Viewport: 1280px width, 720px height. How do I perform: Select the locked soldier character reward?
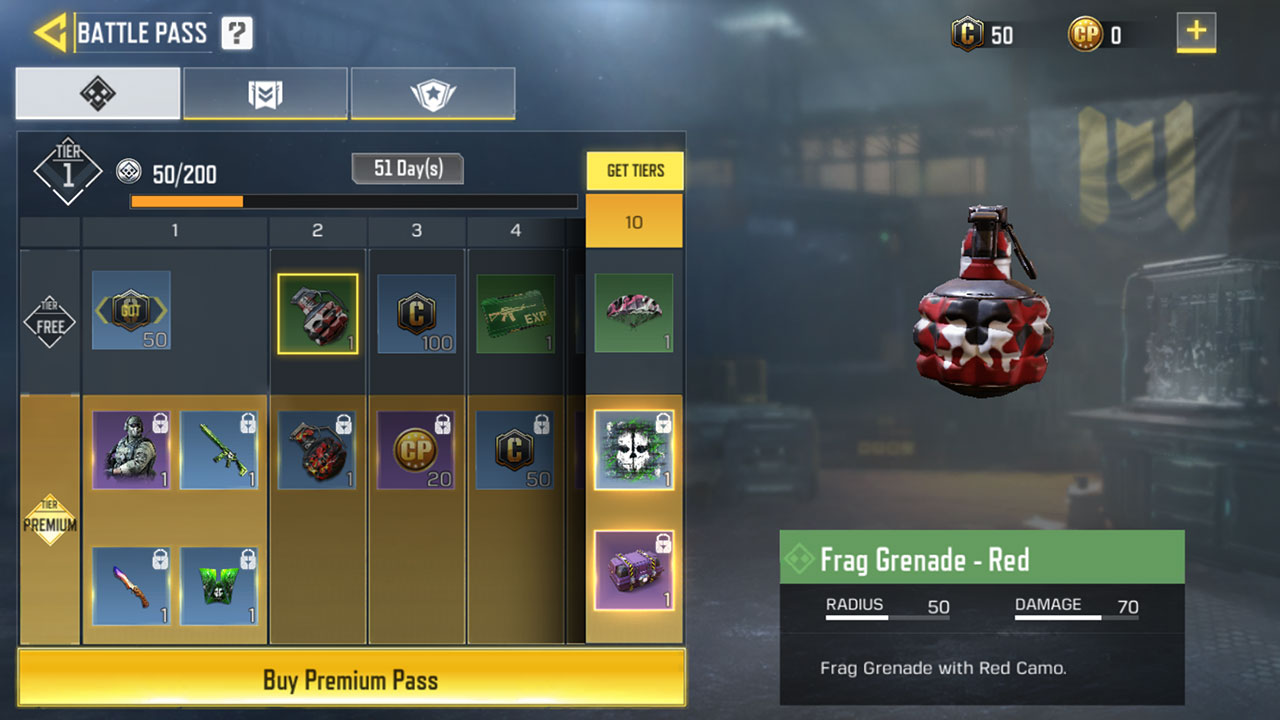[131, 450]
